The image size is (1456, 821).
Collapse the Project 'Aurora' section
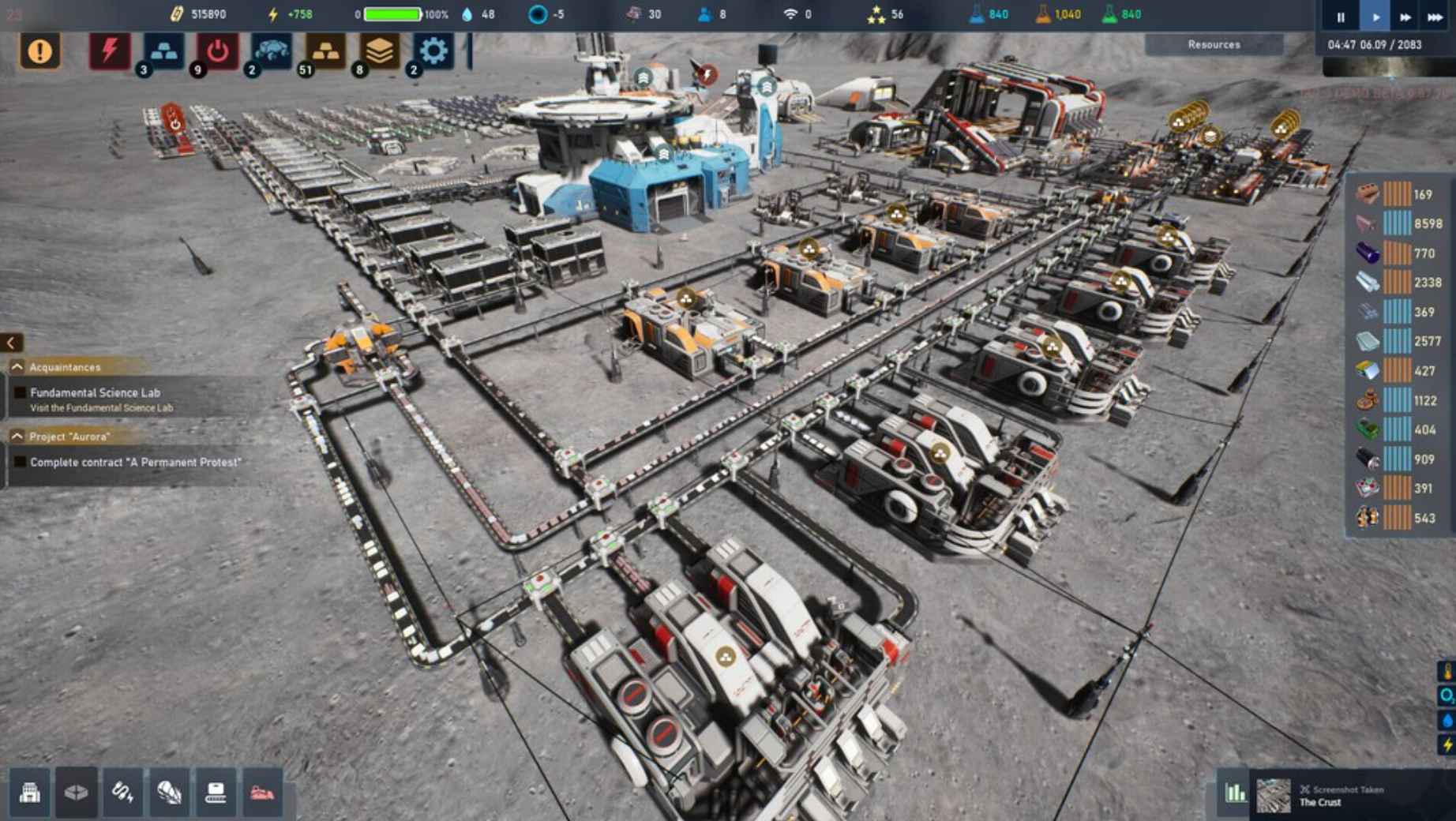point(16,435)
